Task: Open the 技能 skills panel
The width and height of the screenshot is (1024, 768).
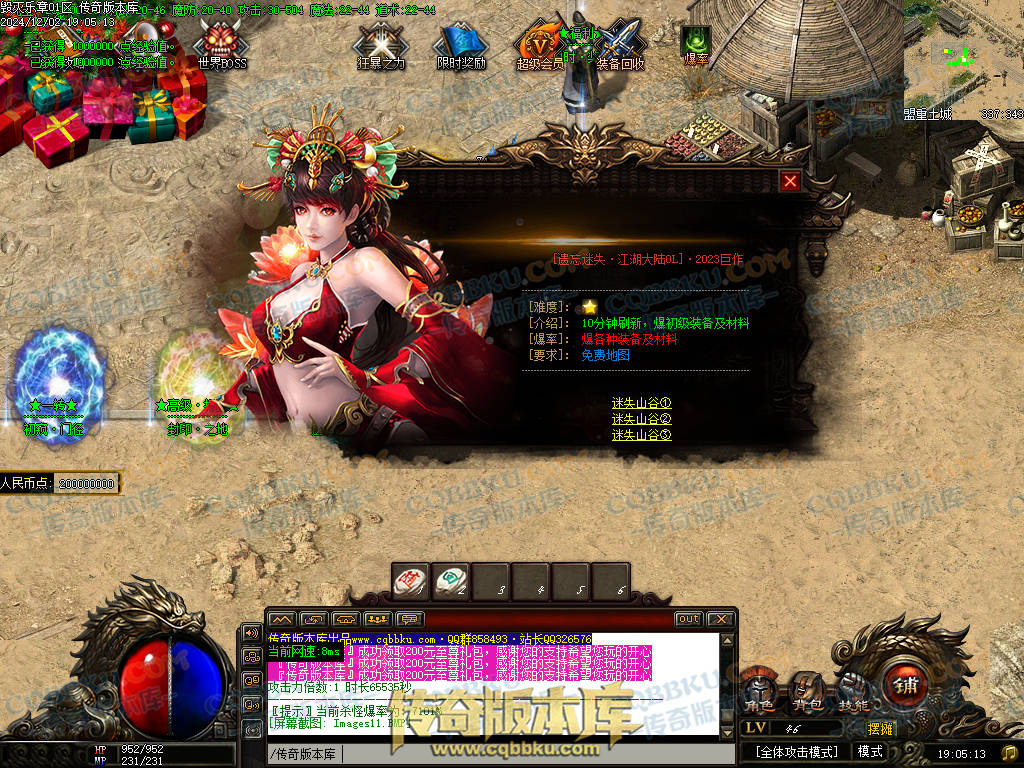Action: coord(853,691)
